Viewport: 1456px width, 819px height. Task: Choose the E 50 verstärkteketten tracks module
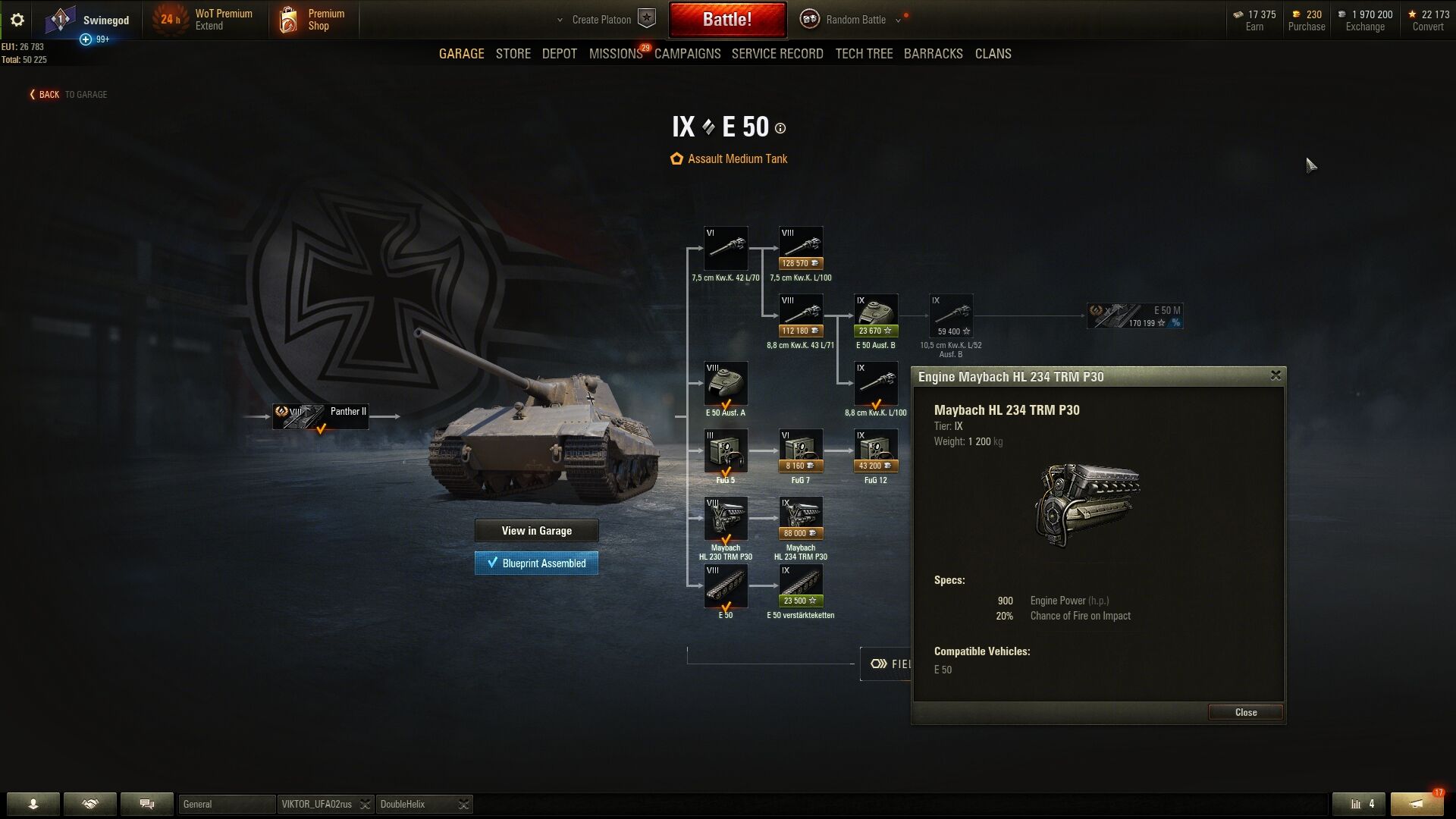[x=800, y=586]
